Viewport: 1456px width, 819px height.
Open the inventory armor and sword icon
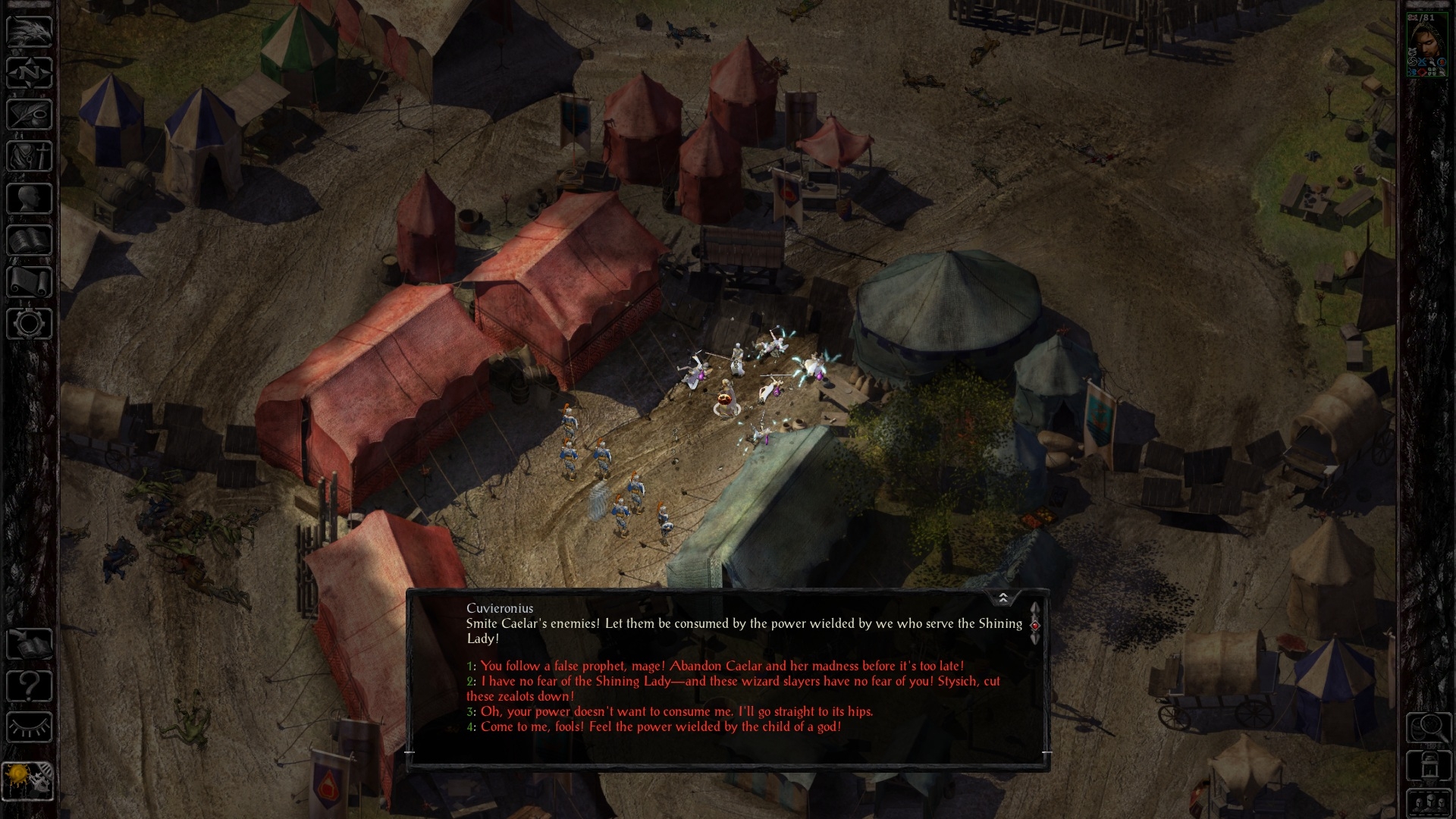coord(30,157)
